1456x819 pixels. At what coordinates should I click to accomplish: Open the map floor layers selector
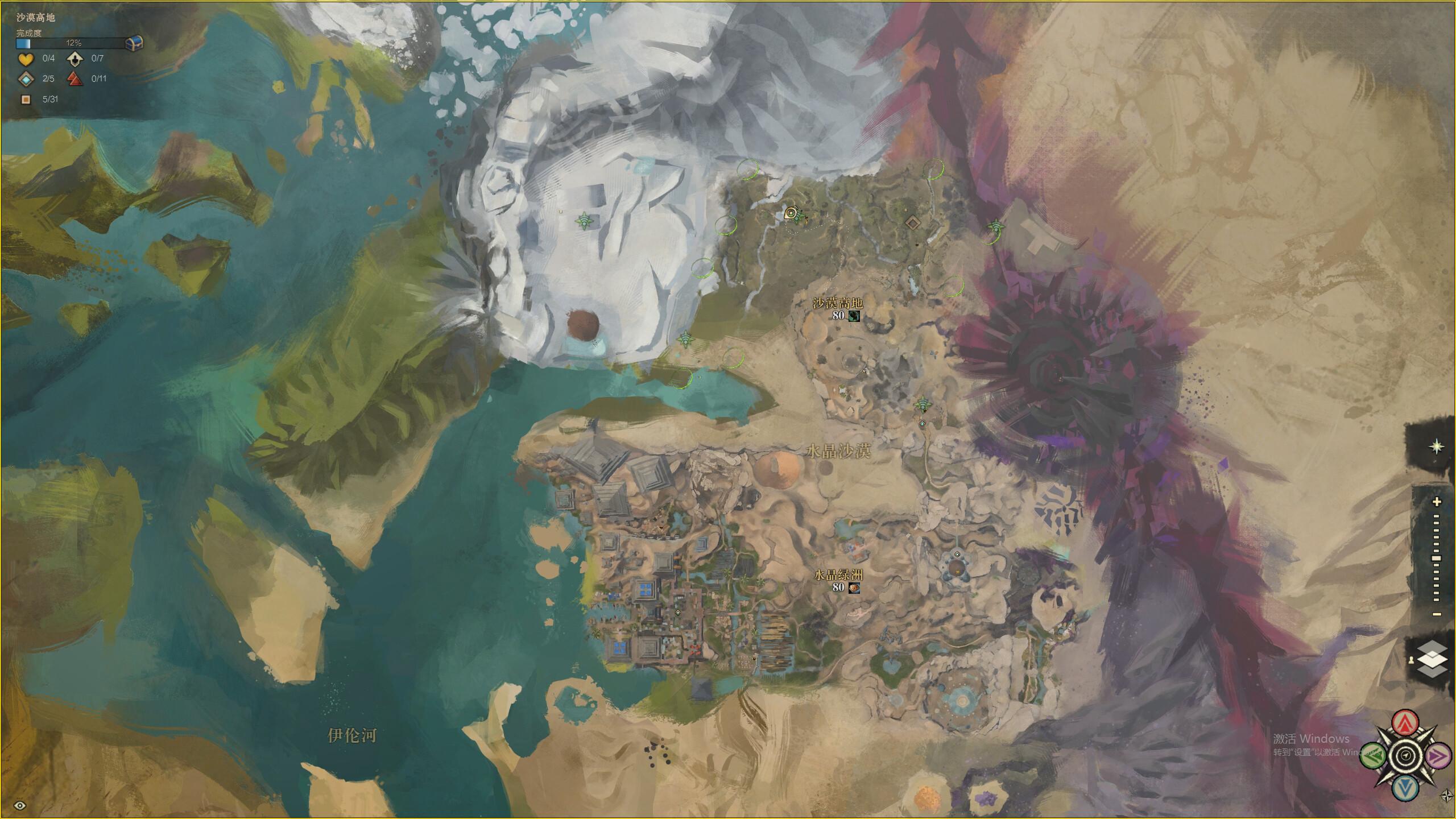[1433, 660]
